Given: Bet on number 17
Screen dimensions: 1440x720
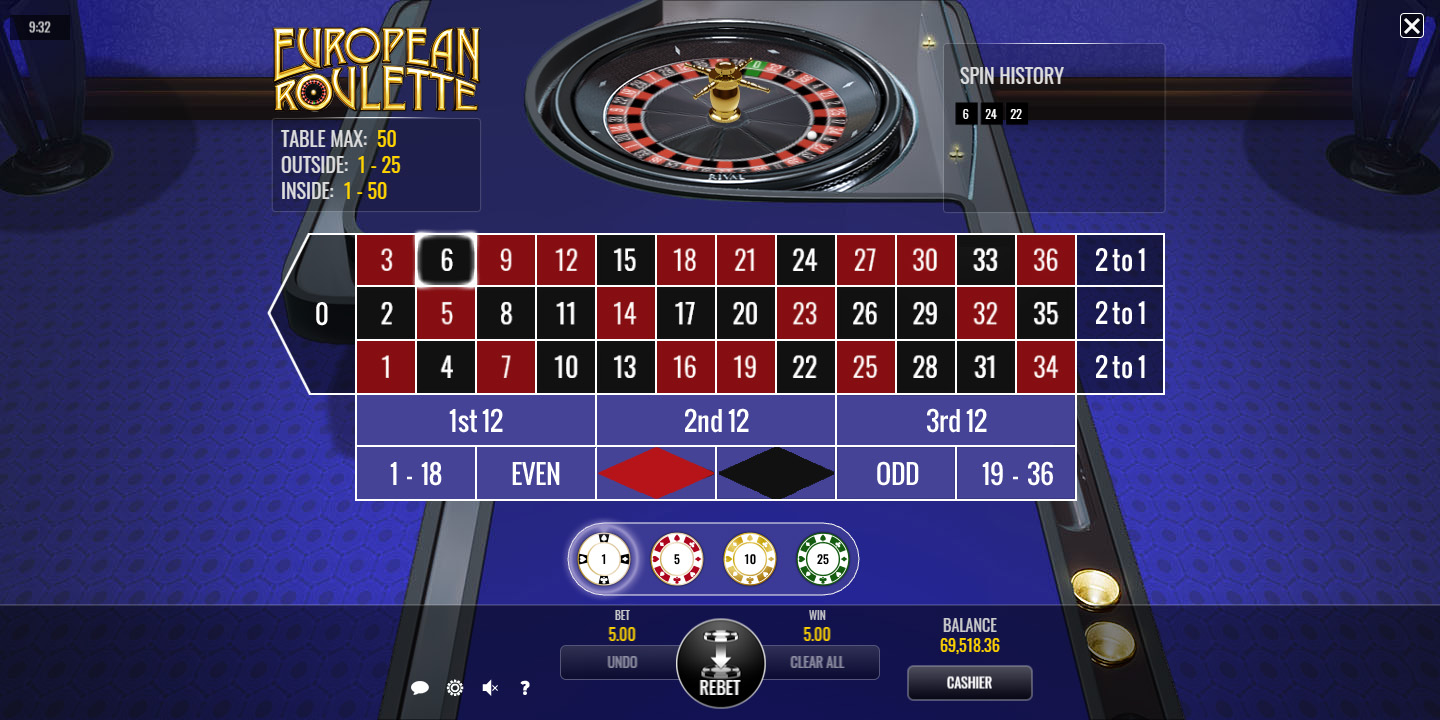Looking at the screenshot, I should click(685, 314).
